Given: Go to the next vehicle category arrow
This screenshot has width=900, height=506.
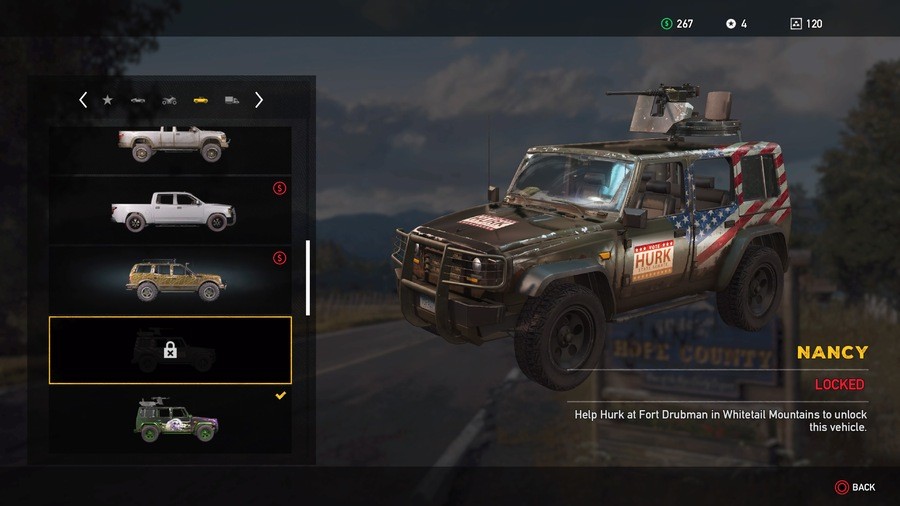Looking at the screenshot, I should coord(259,100).
